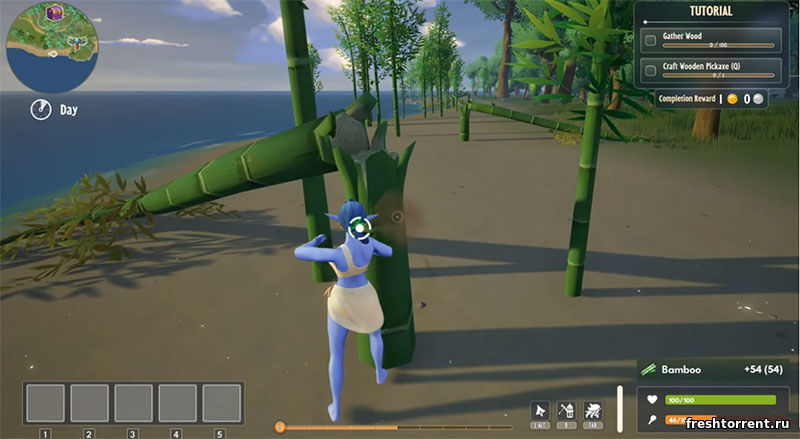800x439 pixels.
Task: Click the gold coin Completion Reward icon
Action: click(731, 99)
